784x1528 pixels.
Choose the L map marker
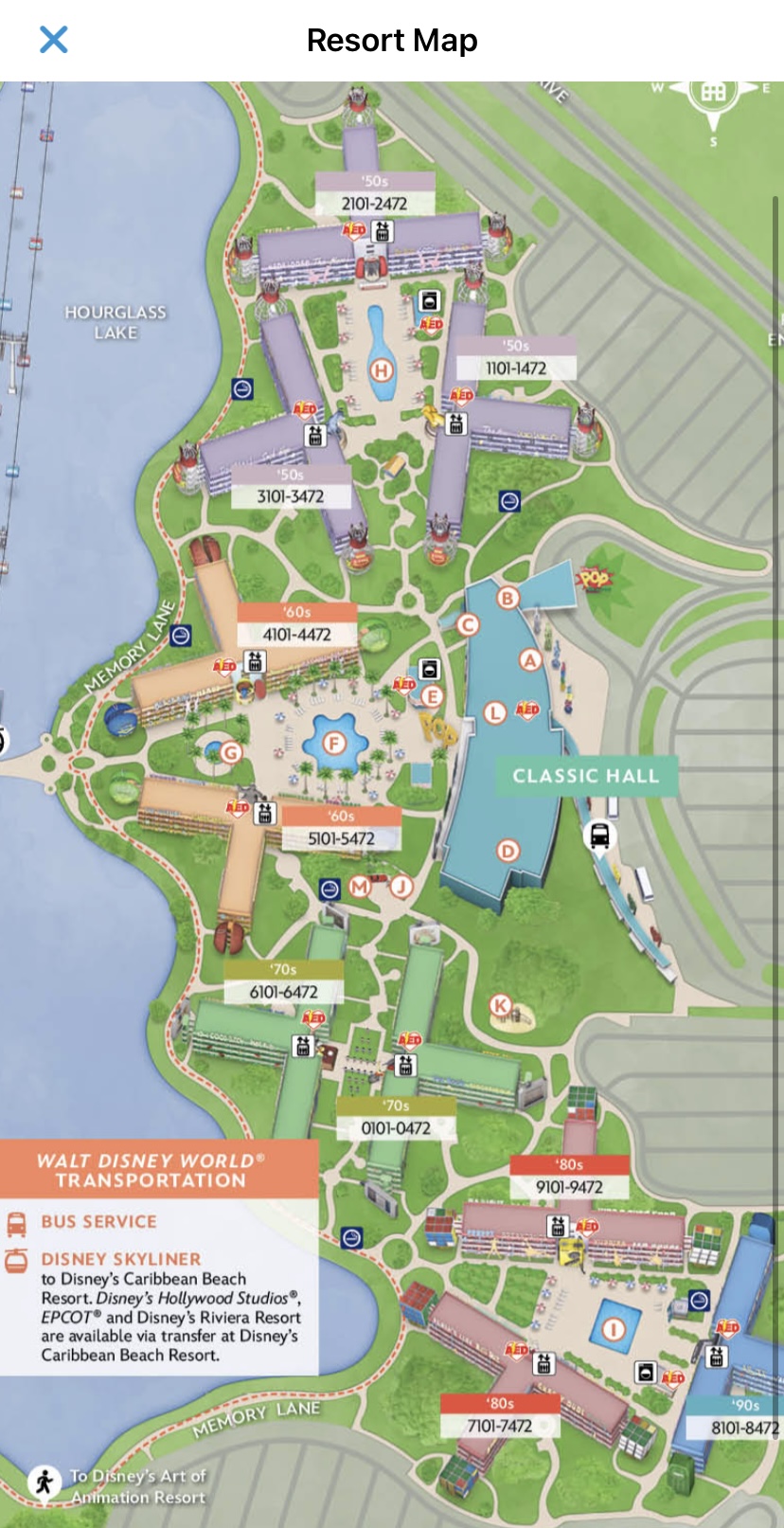click(495, 712)
